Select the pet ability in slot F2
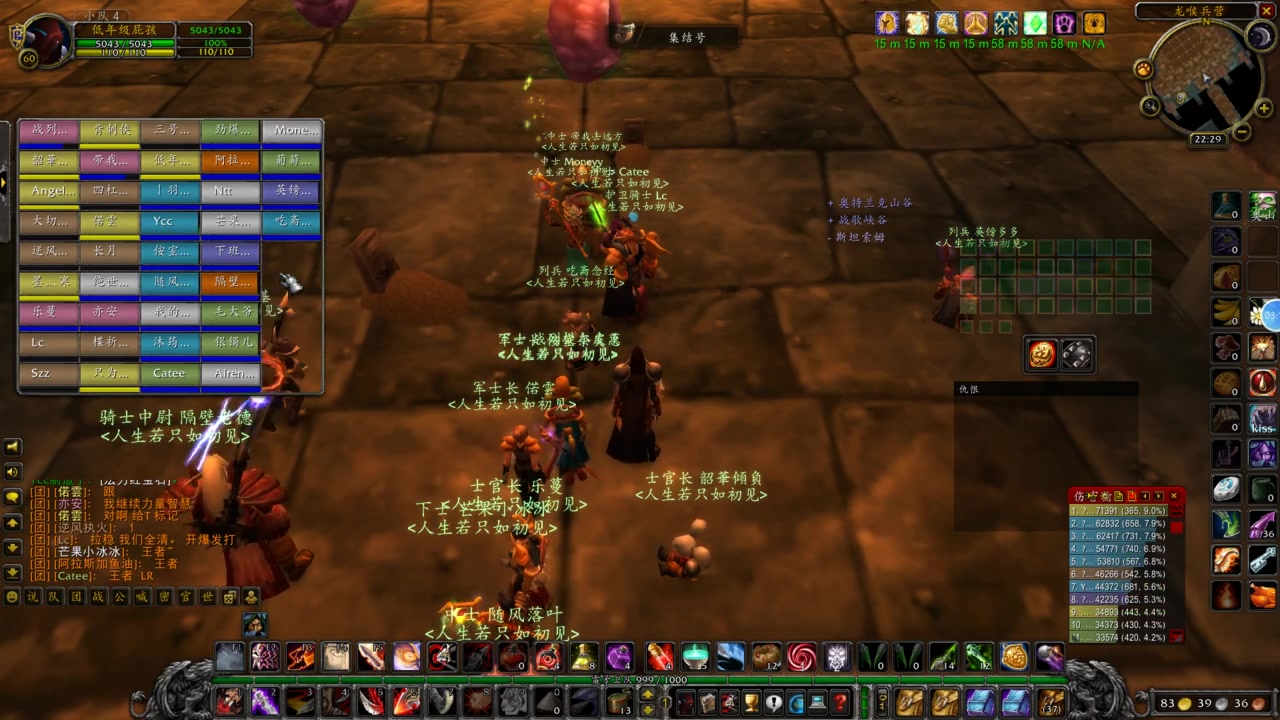Screen dimensions: 1280x720 (264, 657)
